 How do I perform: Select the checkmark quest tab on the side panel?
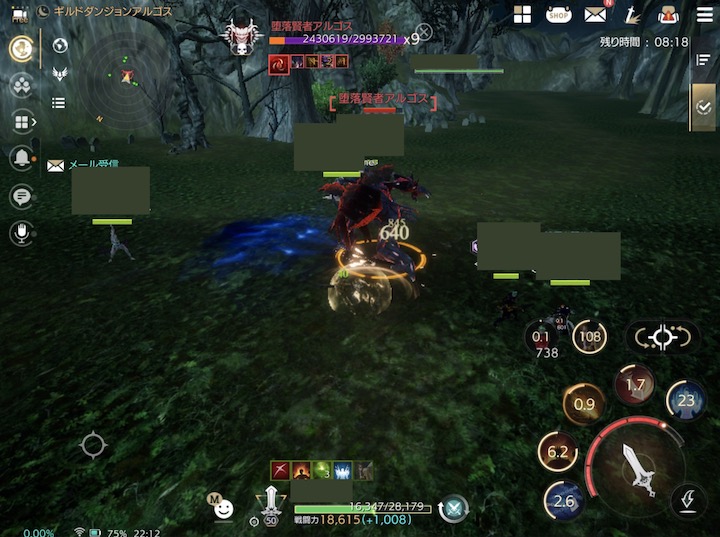click(x=703, y=106)
